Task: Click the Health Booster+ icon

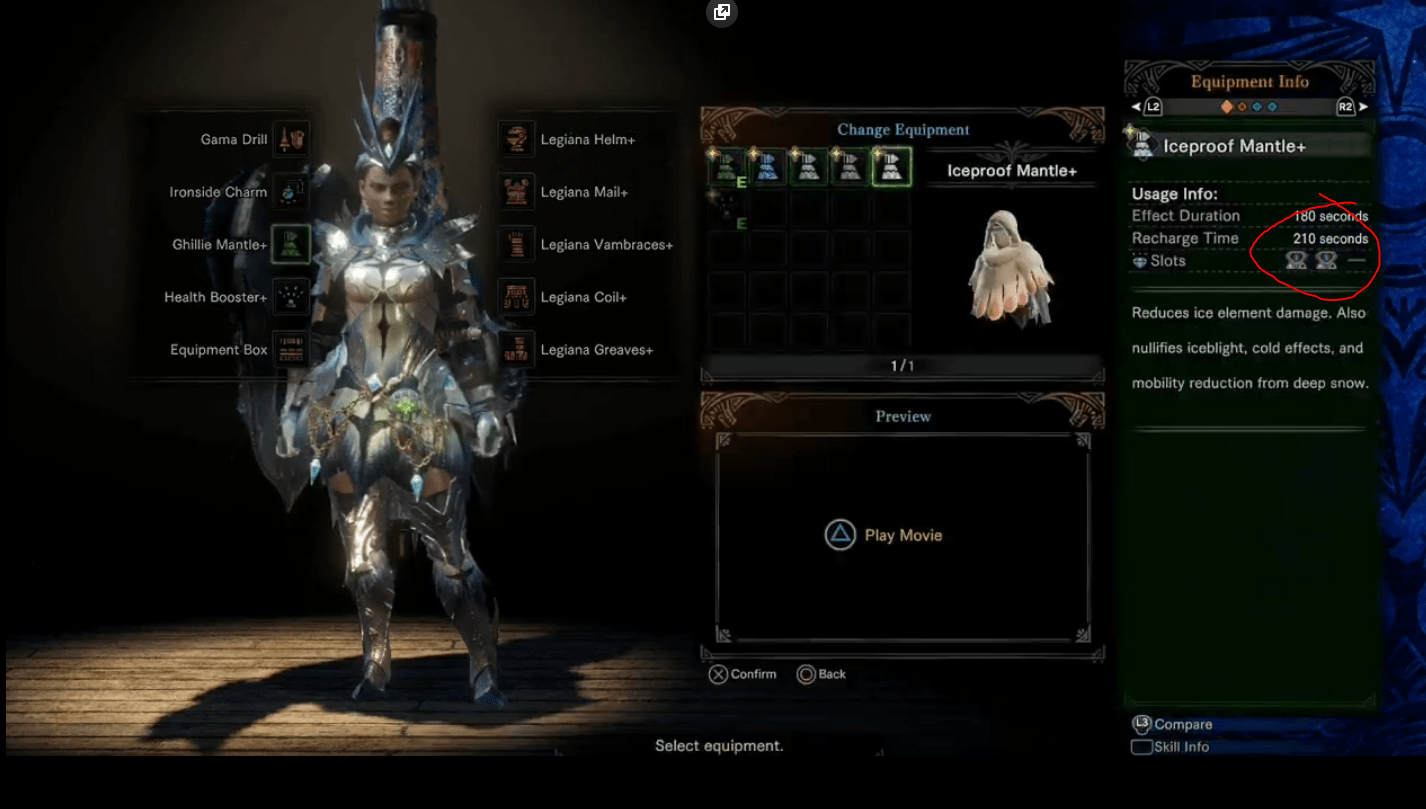Action: coord(289,295)
